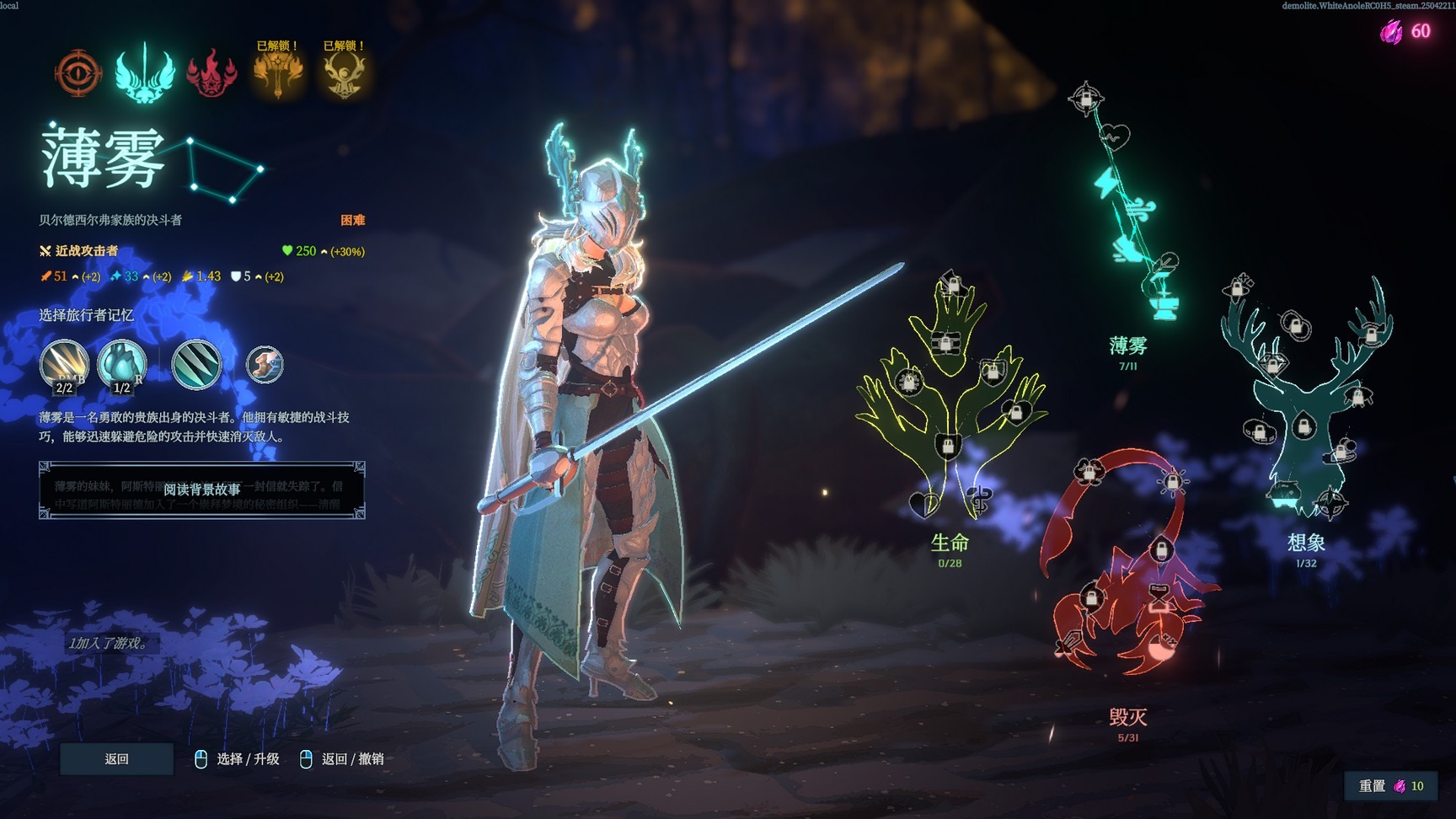The width and height of the screenshot is (1456, 819).
Task: Select the wind gust talent node
Action: pyautogui.click(x=1142, y=208)
